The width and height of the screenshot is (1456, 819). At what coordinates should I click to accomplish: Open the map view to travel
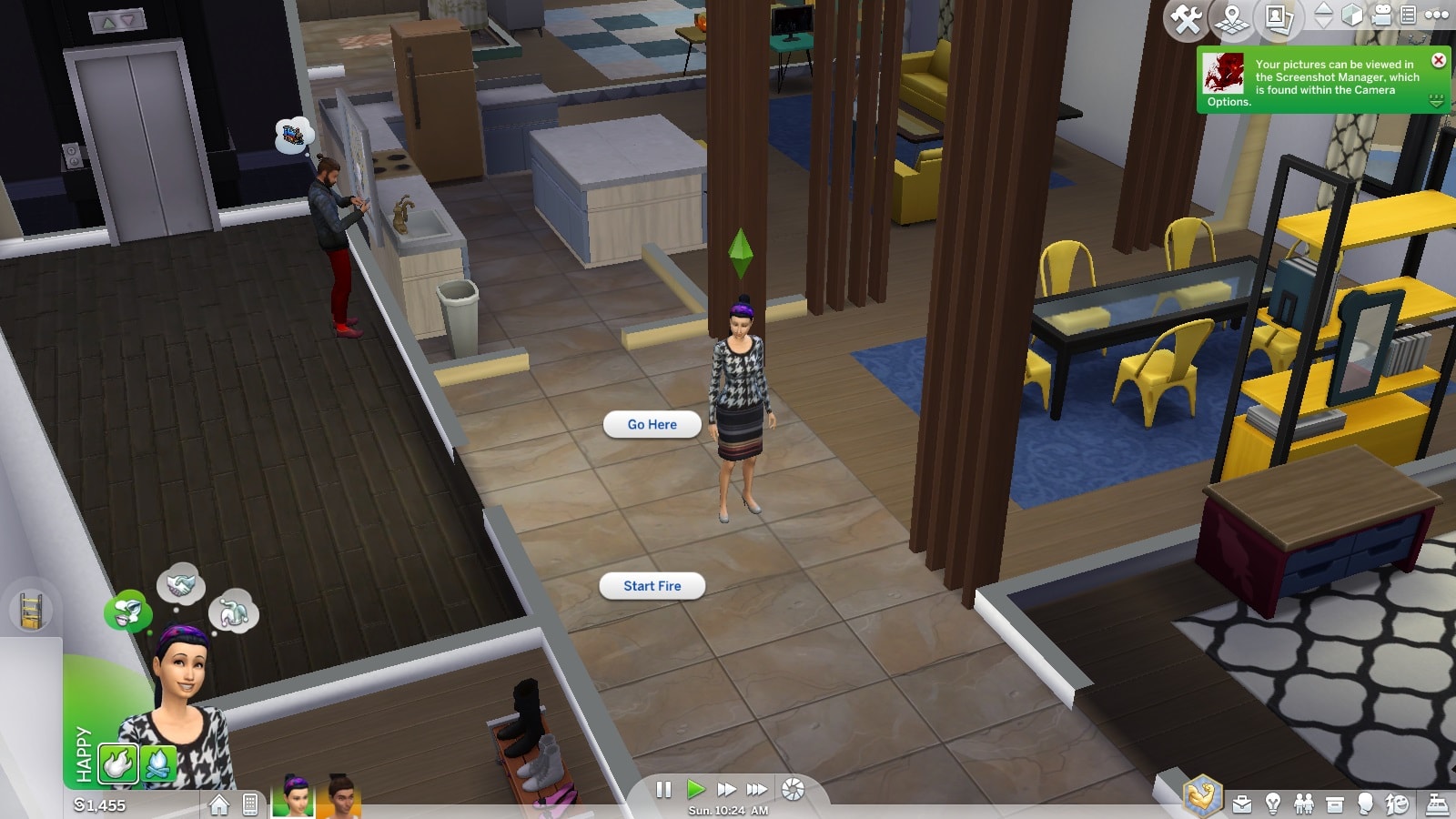click(x=1230, y=18)
